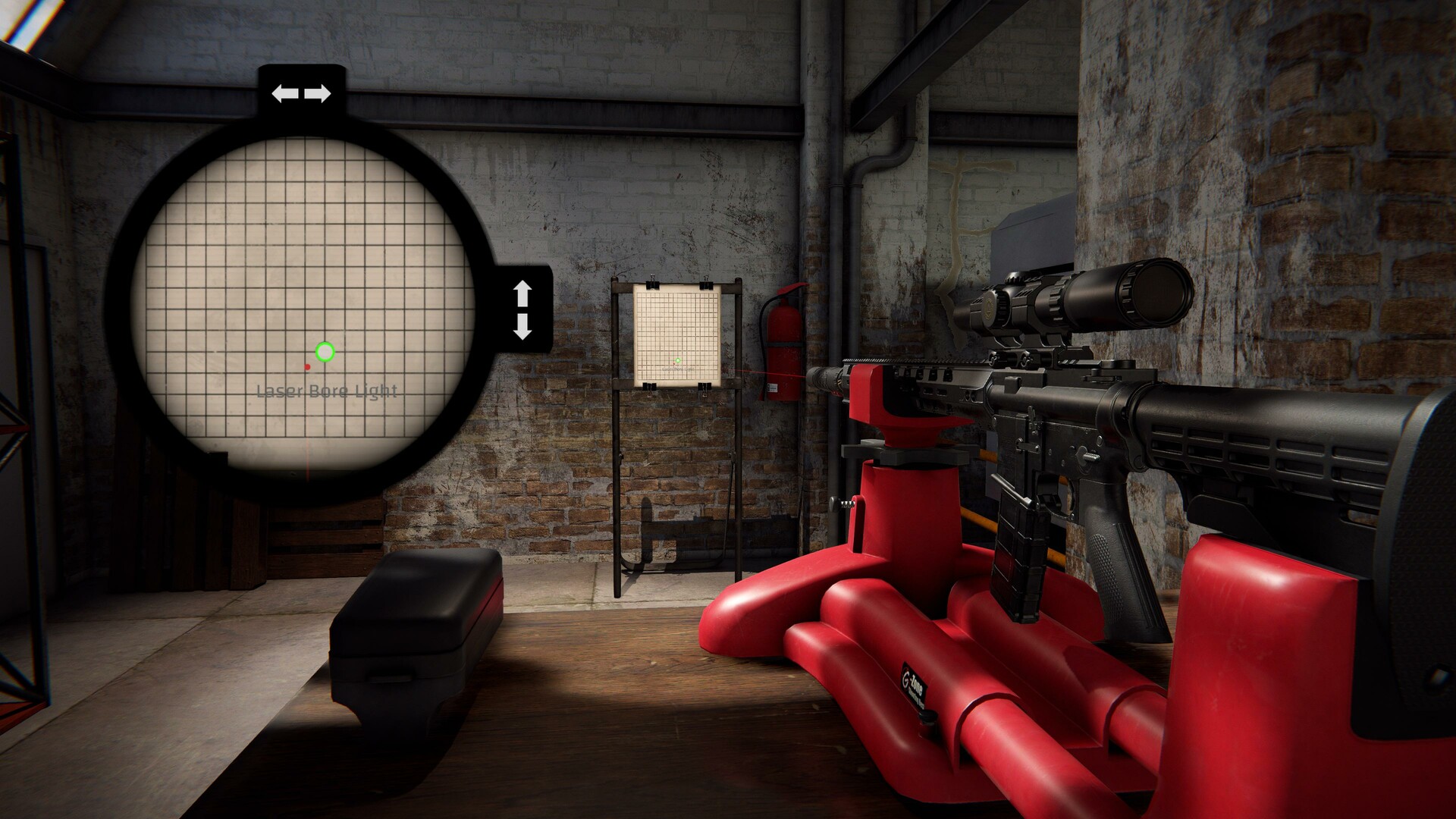Click the red laser bore dot in scope view
This screenshot has width=1456, height=819.
coord(306,365)
